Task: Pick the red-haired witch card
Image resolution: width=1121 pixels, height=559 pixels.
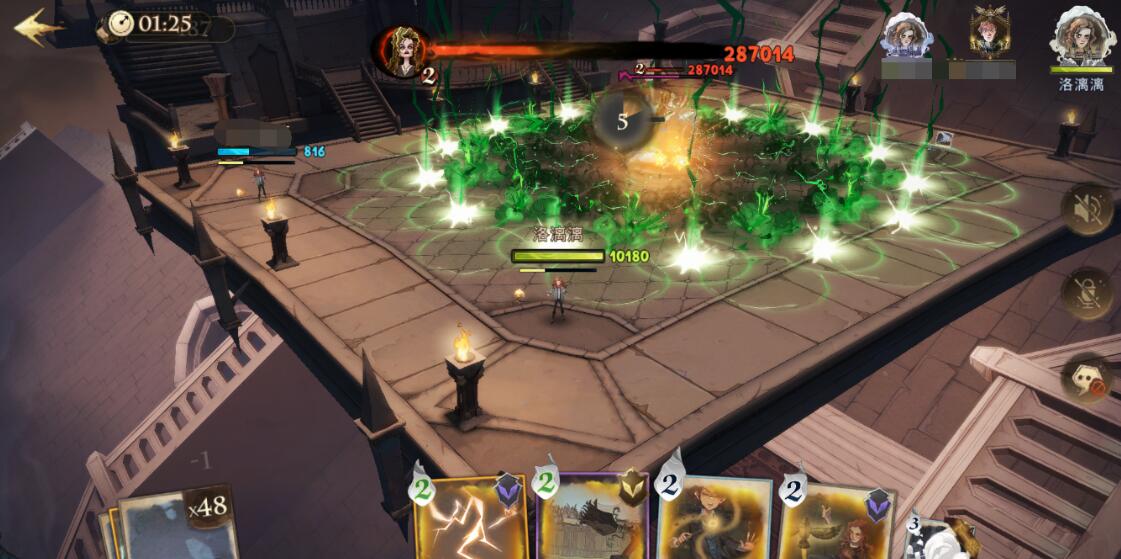Action: click(836, 520)
